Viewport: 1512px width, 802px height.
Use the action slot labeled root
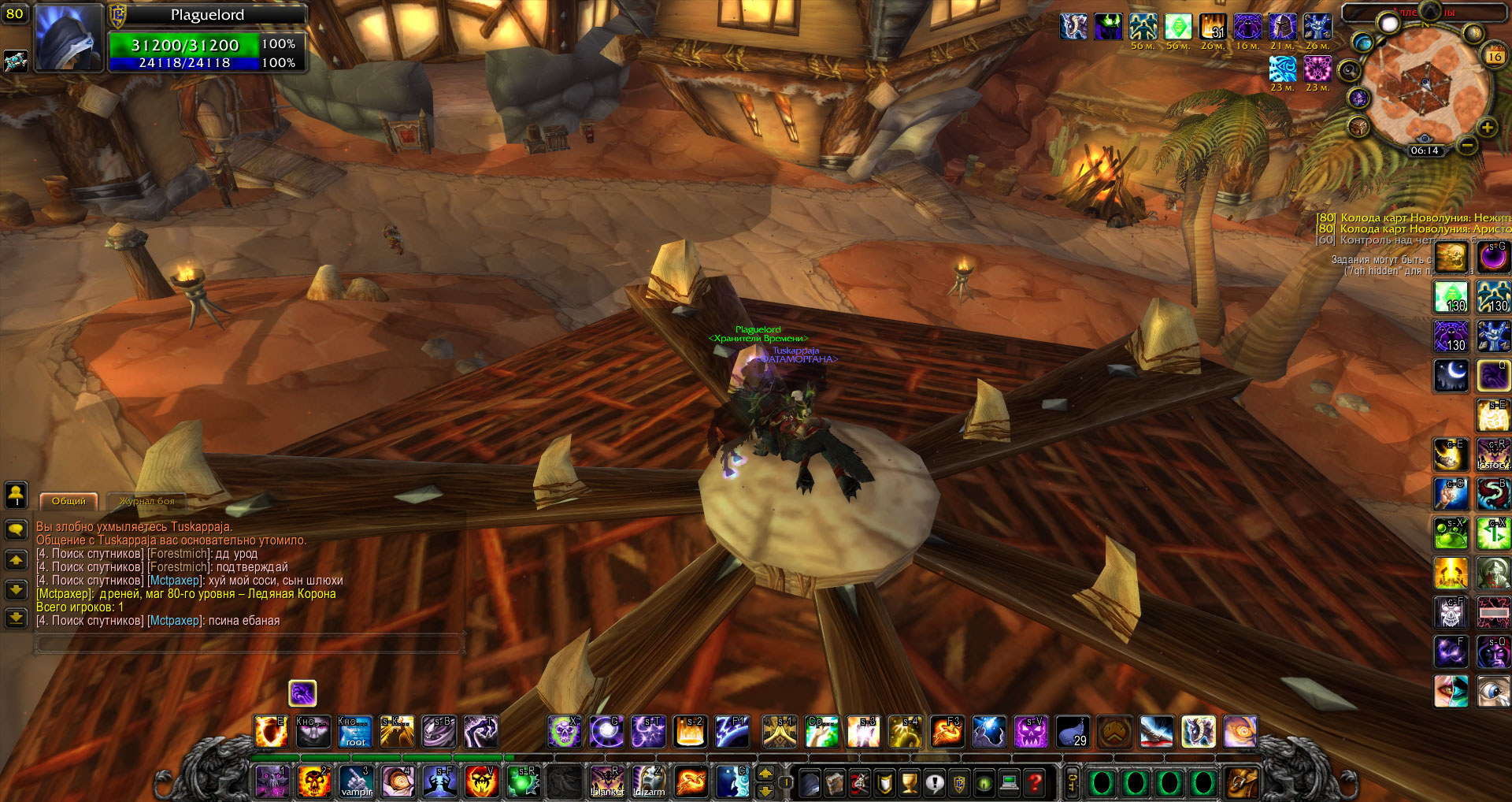point(355,732)
